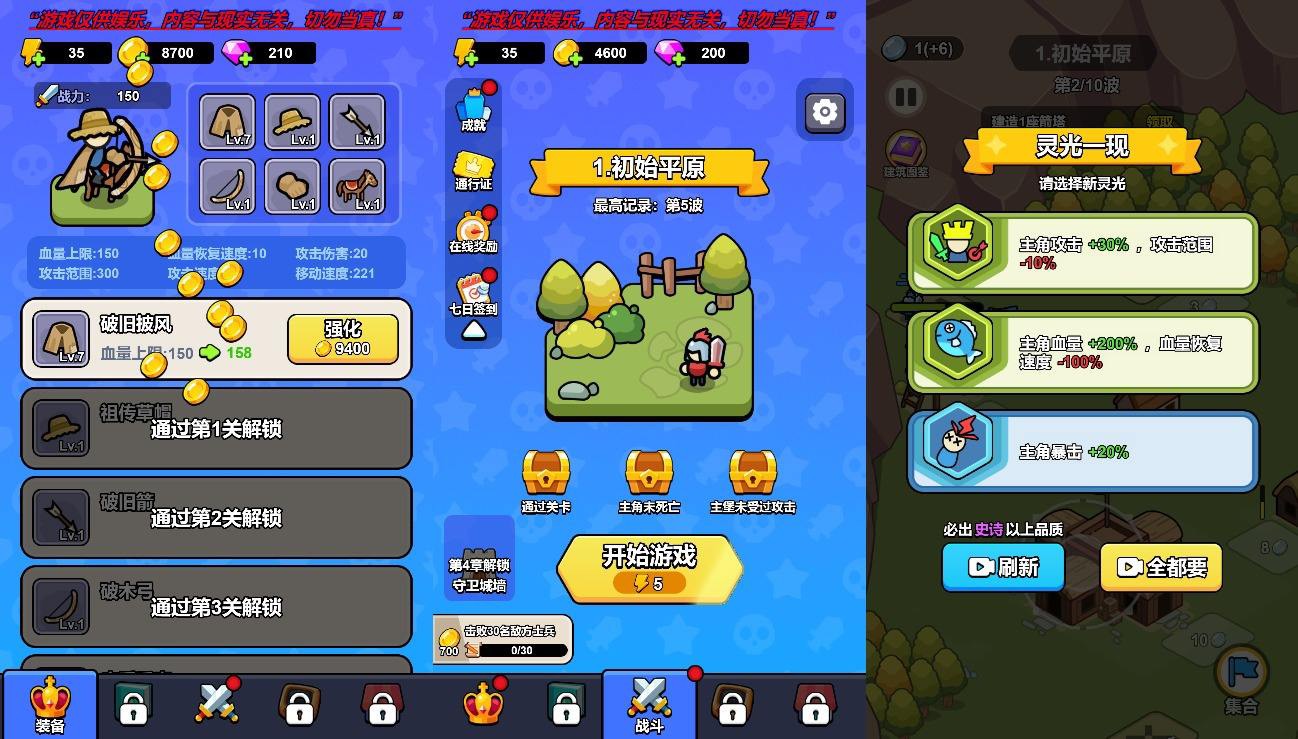
Task: Open the 通过关卡 reward chest
Action: click(546, 473)
